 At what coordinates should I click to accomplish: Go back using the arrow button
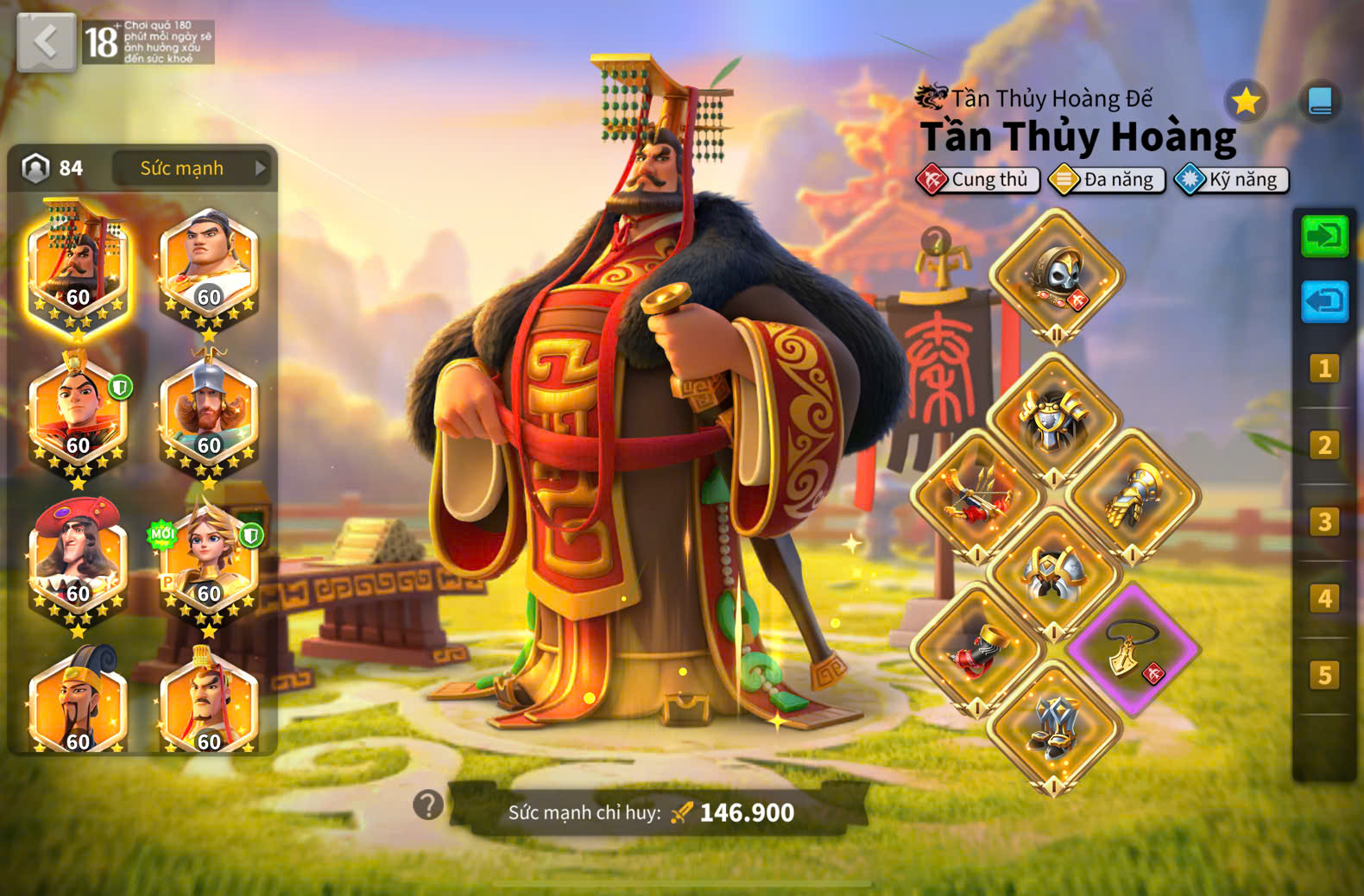[x=46, y=41]
